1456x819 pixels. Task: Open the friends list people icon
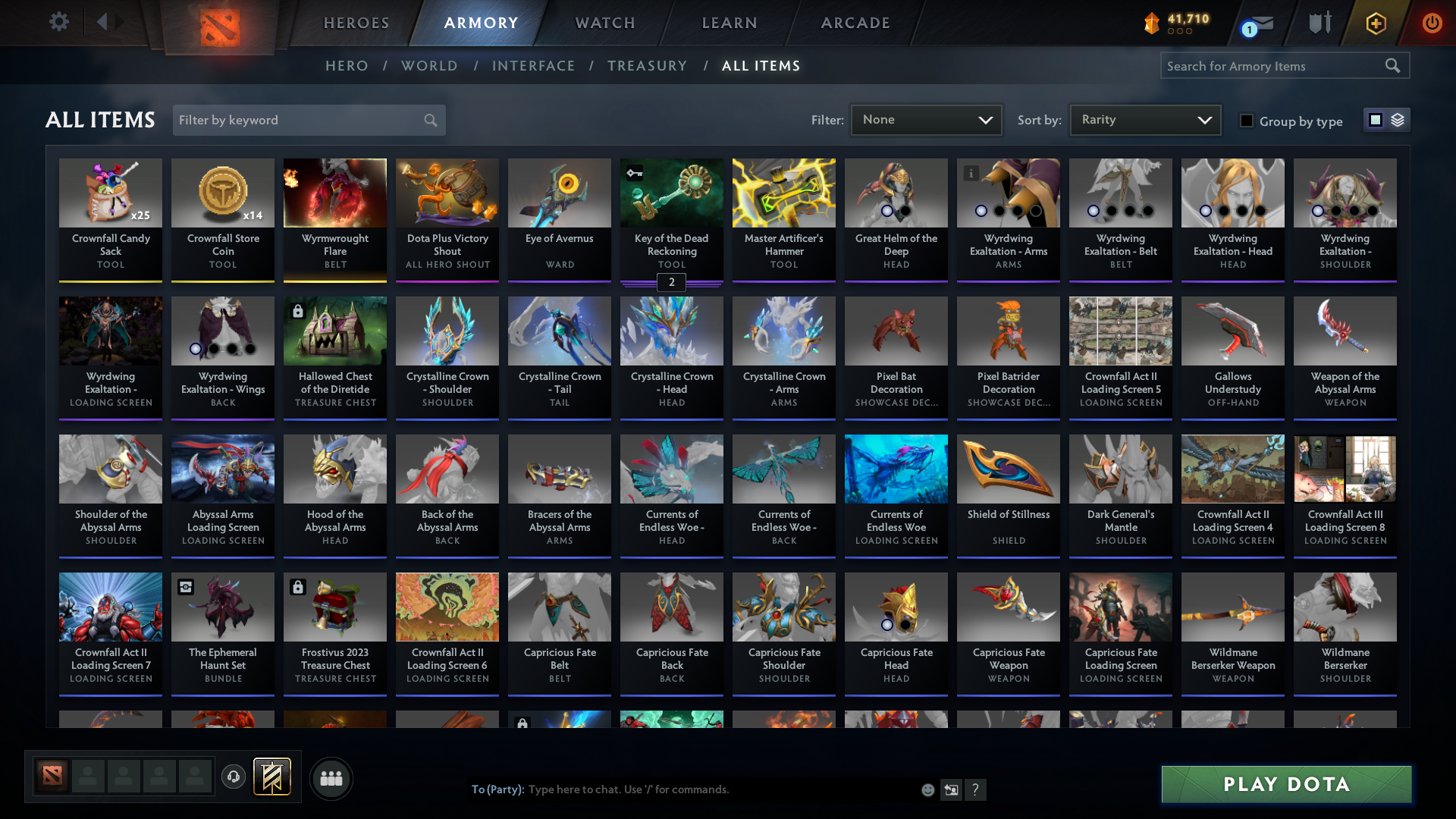click(330, 778)
